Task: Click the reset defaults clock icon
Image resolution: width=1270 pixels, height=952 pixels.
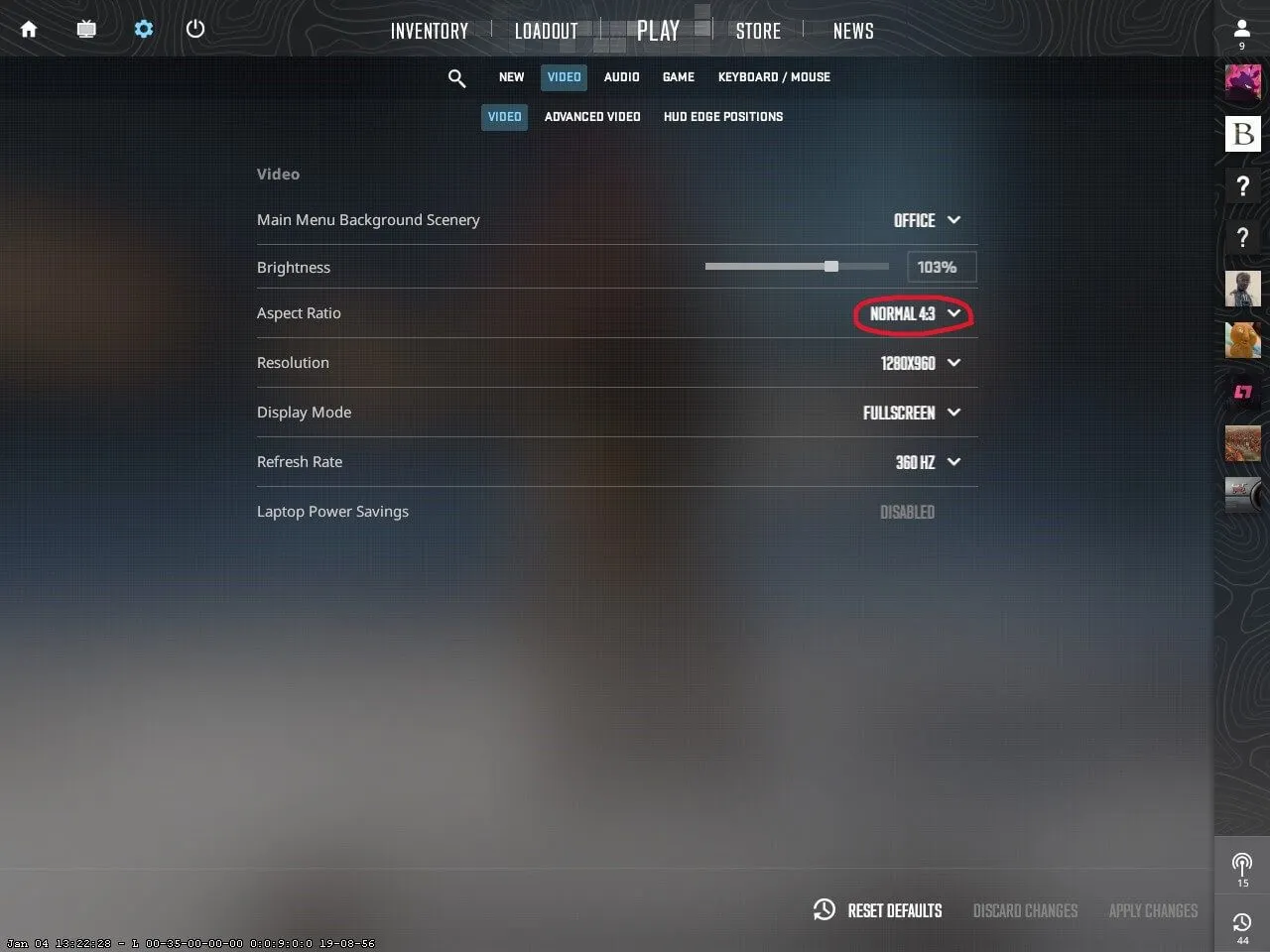Action: click(824, 909)
